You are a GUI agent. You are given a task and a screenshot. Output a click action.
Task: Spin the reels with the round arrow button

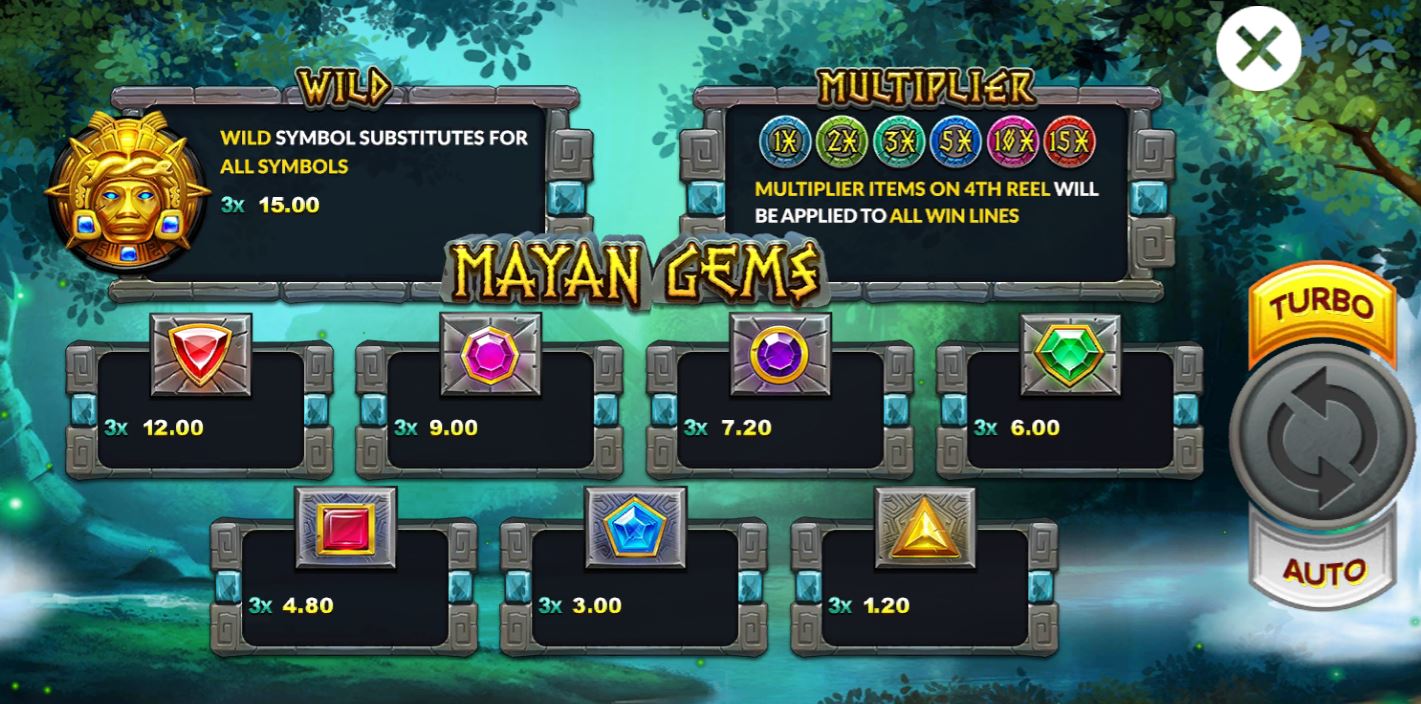click(x=1323, y=435)
